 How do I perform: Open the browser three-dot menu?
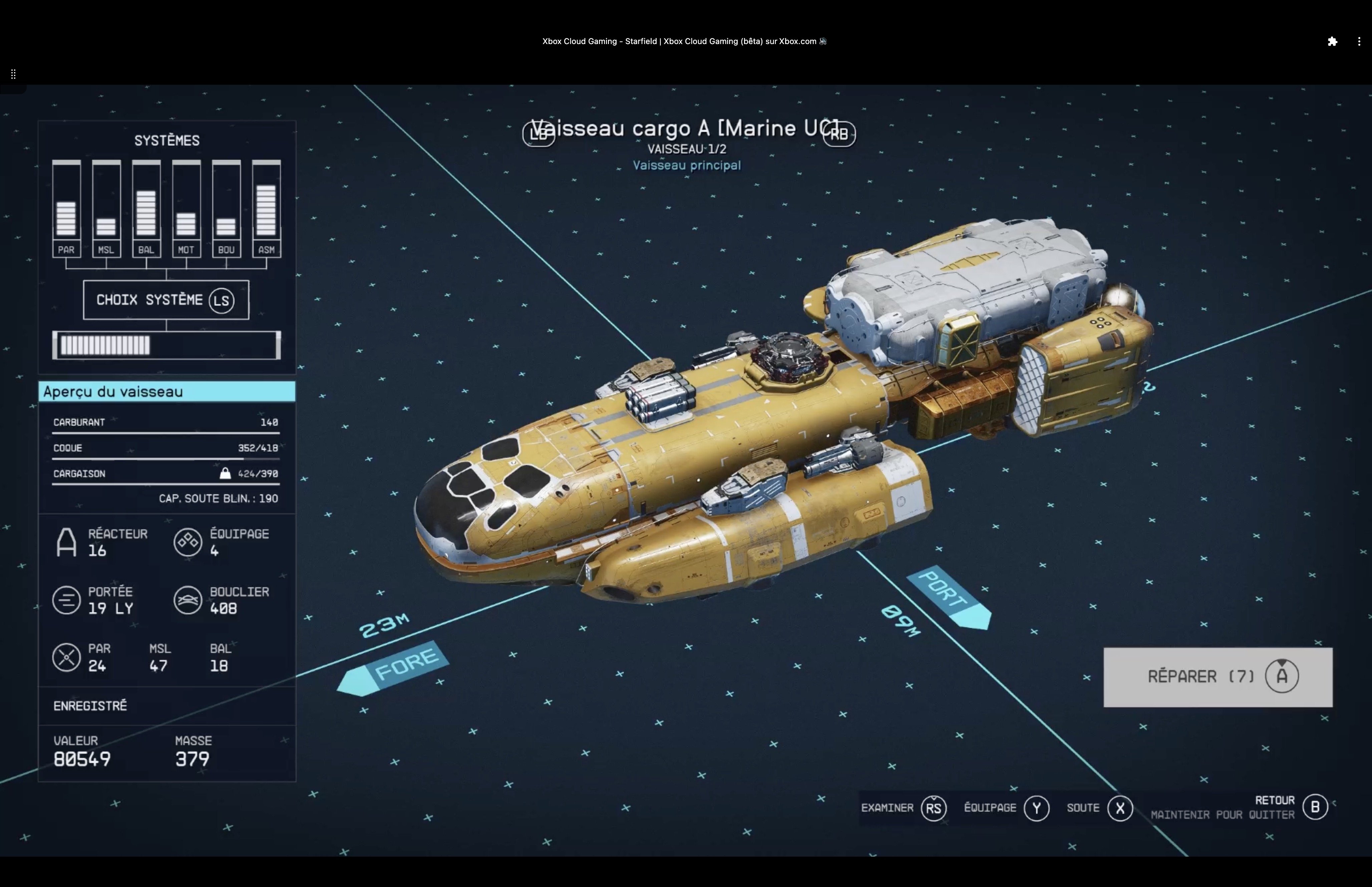tap(1359, 41)
